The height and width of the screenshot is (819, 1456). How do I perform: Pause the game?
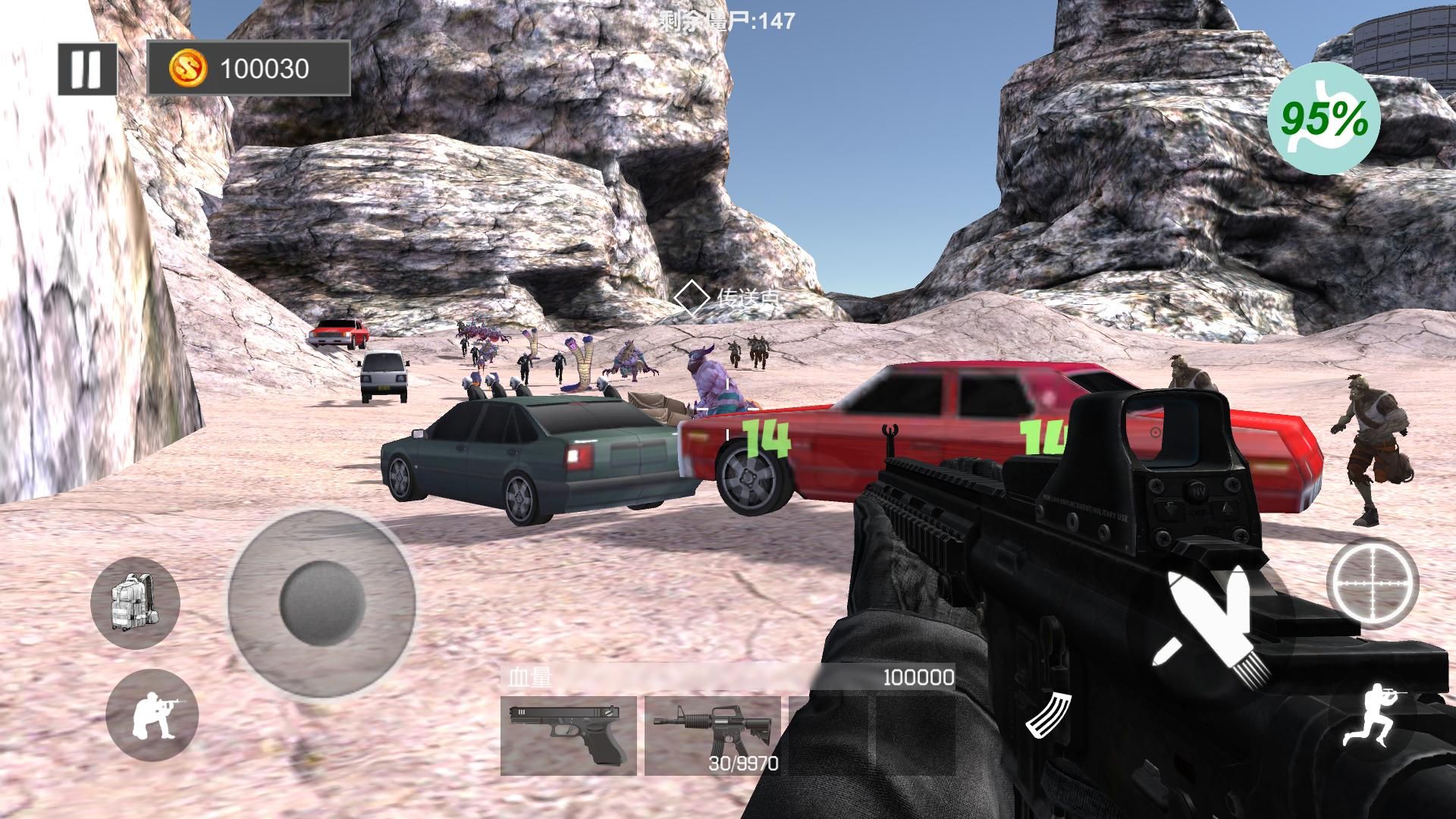87,69
